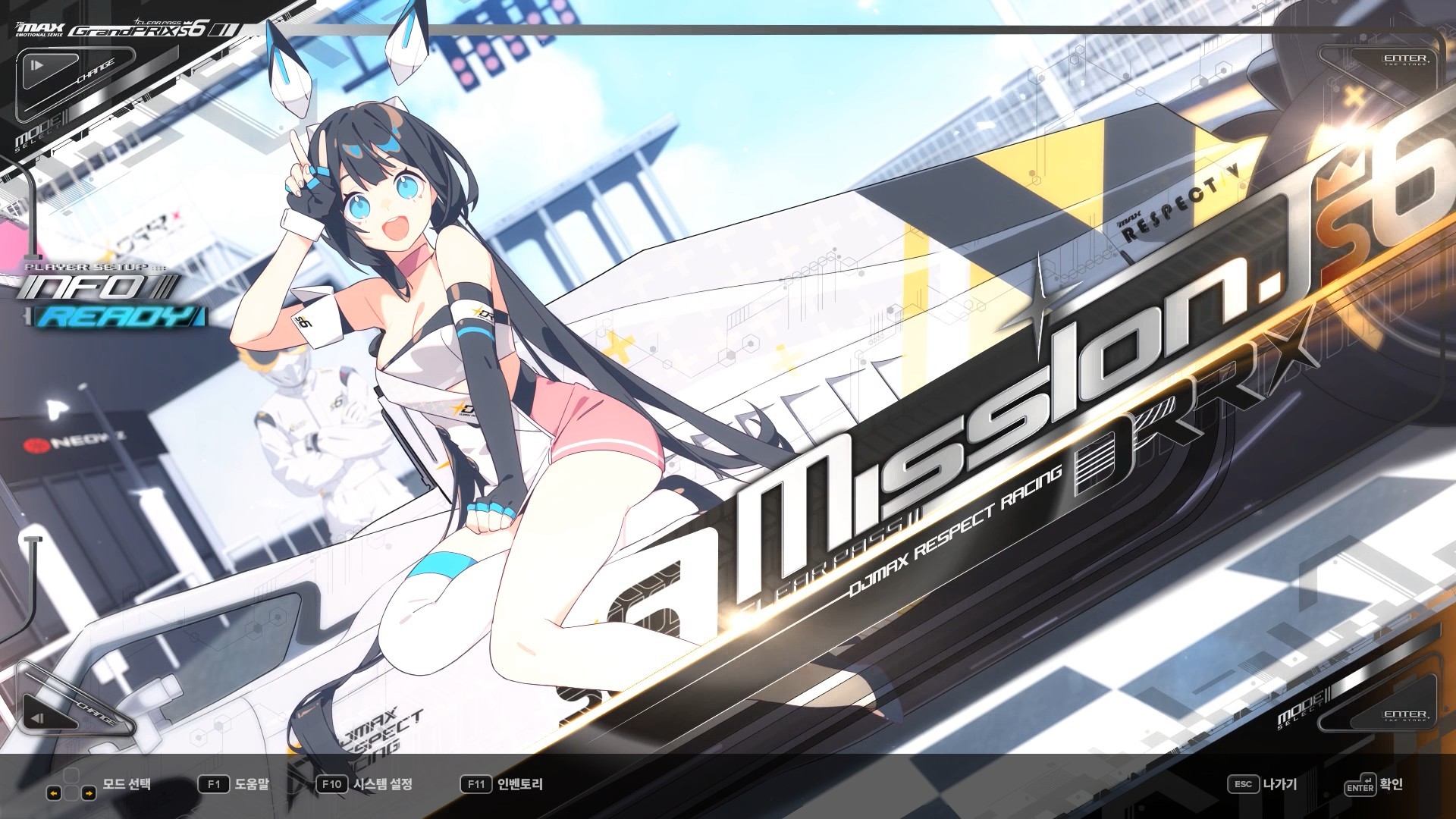Click ENTER THE STAGE at bottom right
The image size is (1456, 819).
[1407, 716]
